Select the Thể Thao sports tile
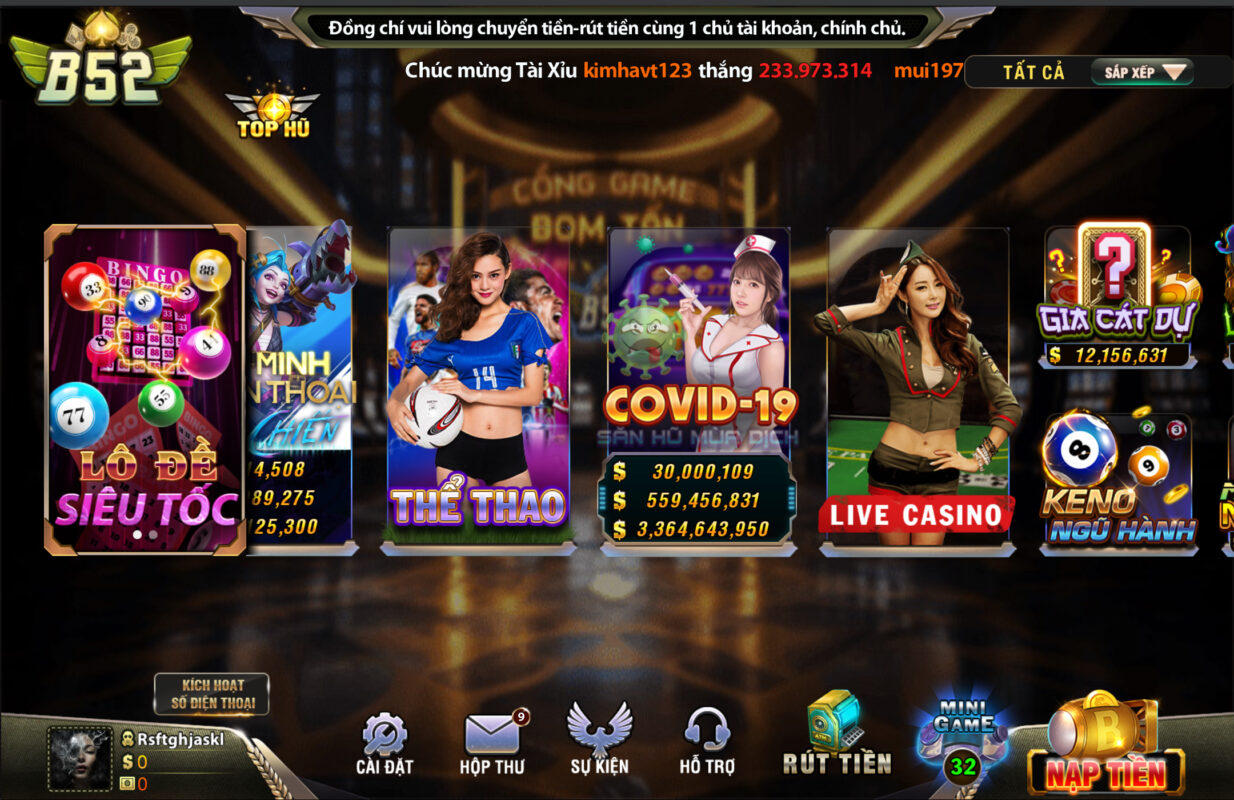This screenshot has width=1234, height=800. coord(479,390)
